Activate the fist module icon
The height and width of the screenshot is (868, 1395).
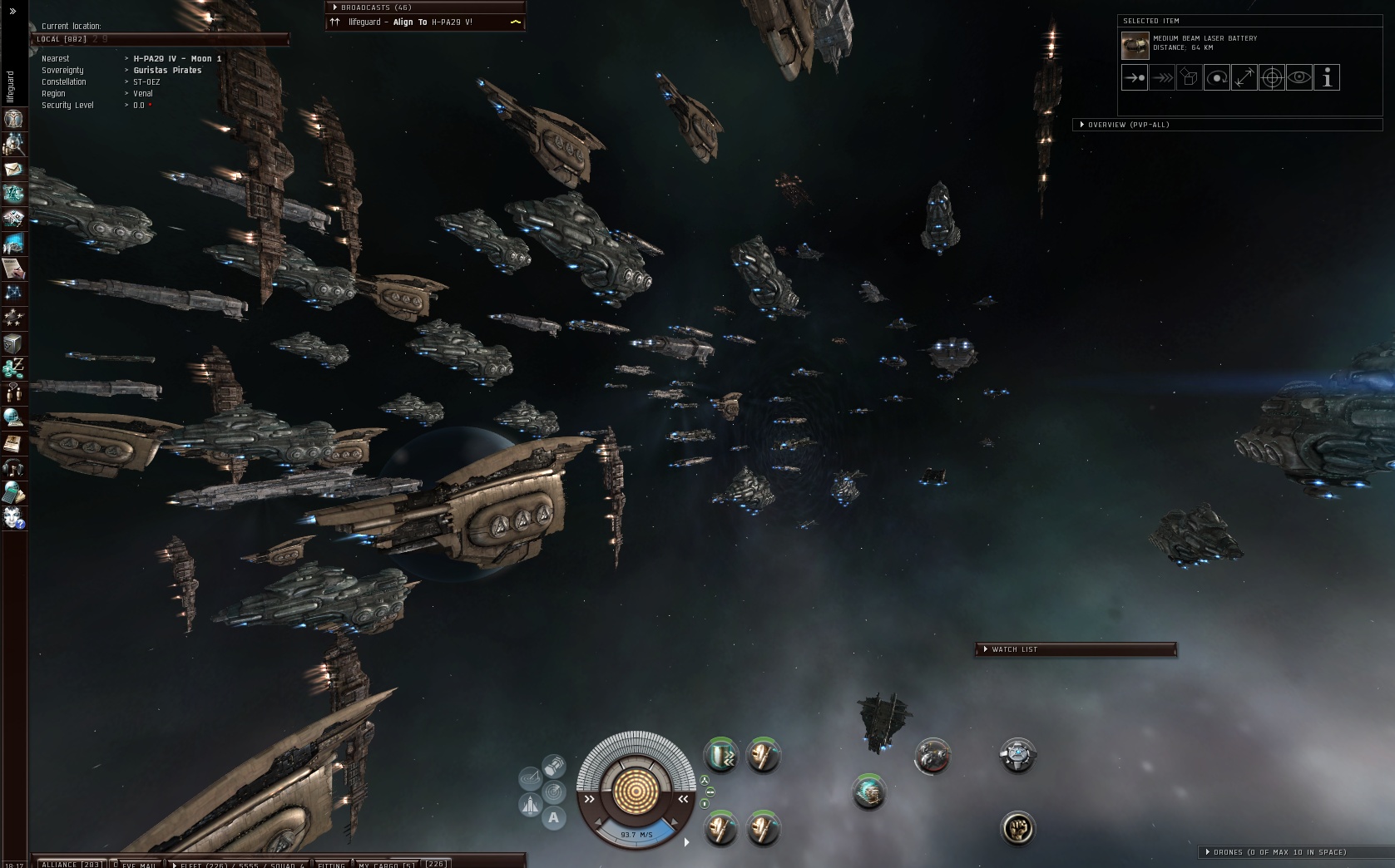pos(1017,828)
